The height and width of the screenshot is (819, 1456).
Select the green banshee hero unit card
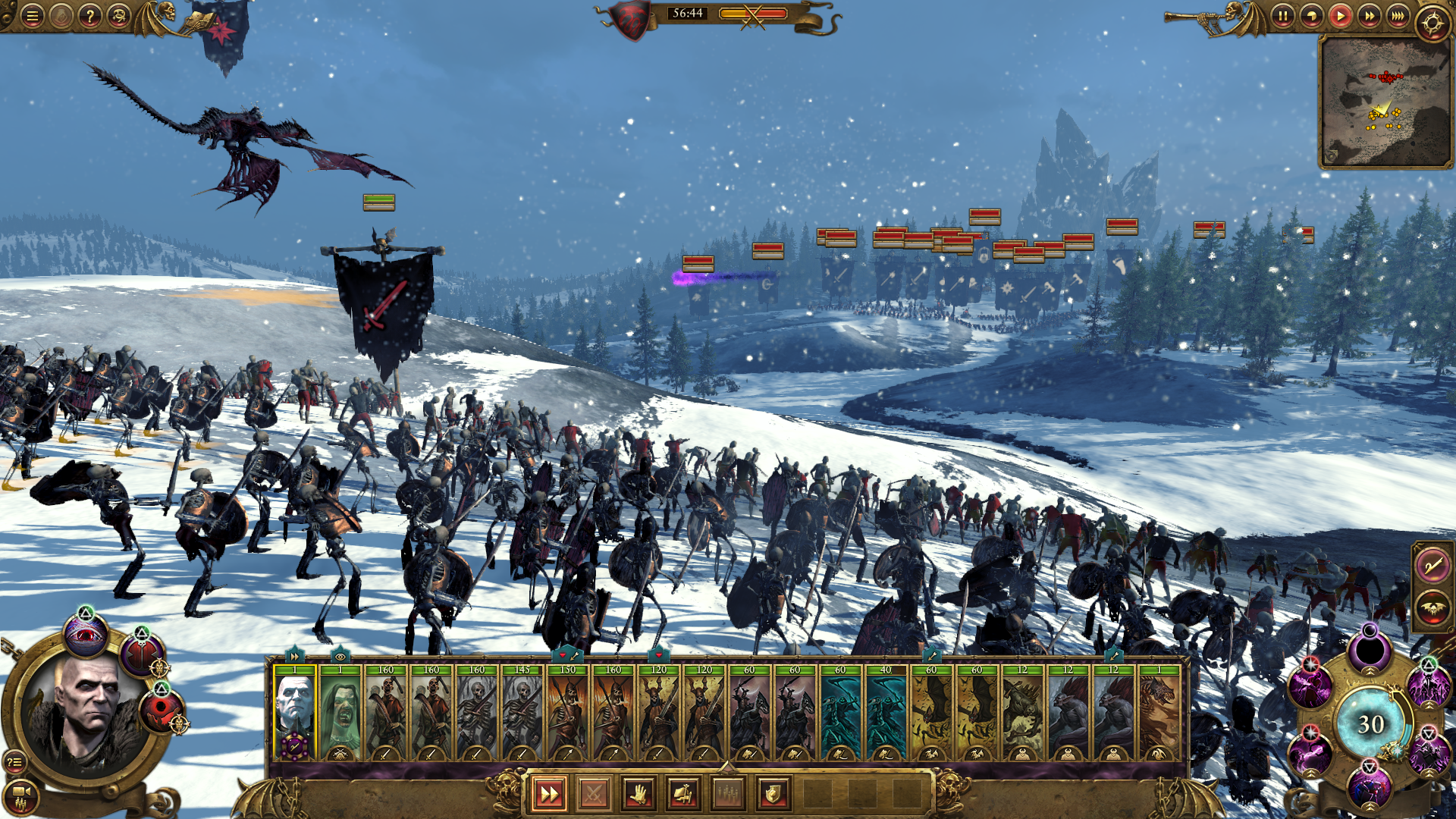pyautogui.click(x=340, y=713)
